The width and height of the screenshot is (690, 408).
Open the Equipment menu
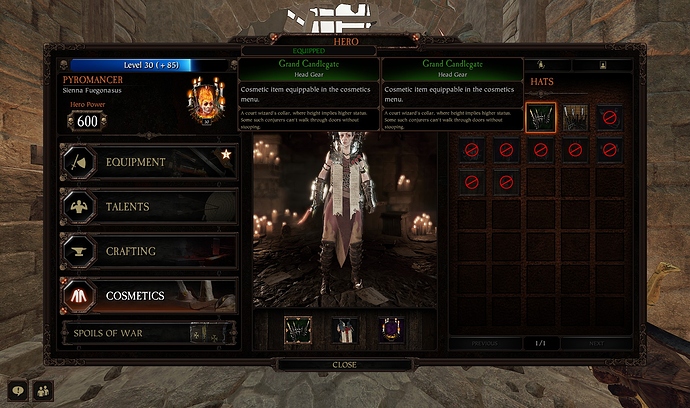coord(148,162)
